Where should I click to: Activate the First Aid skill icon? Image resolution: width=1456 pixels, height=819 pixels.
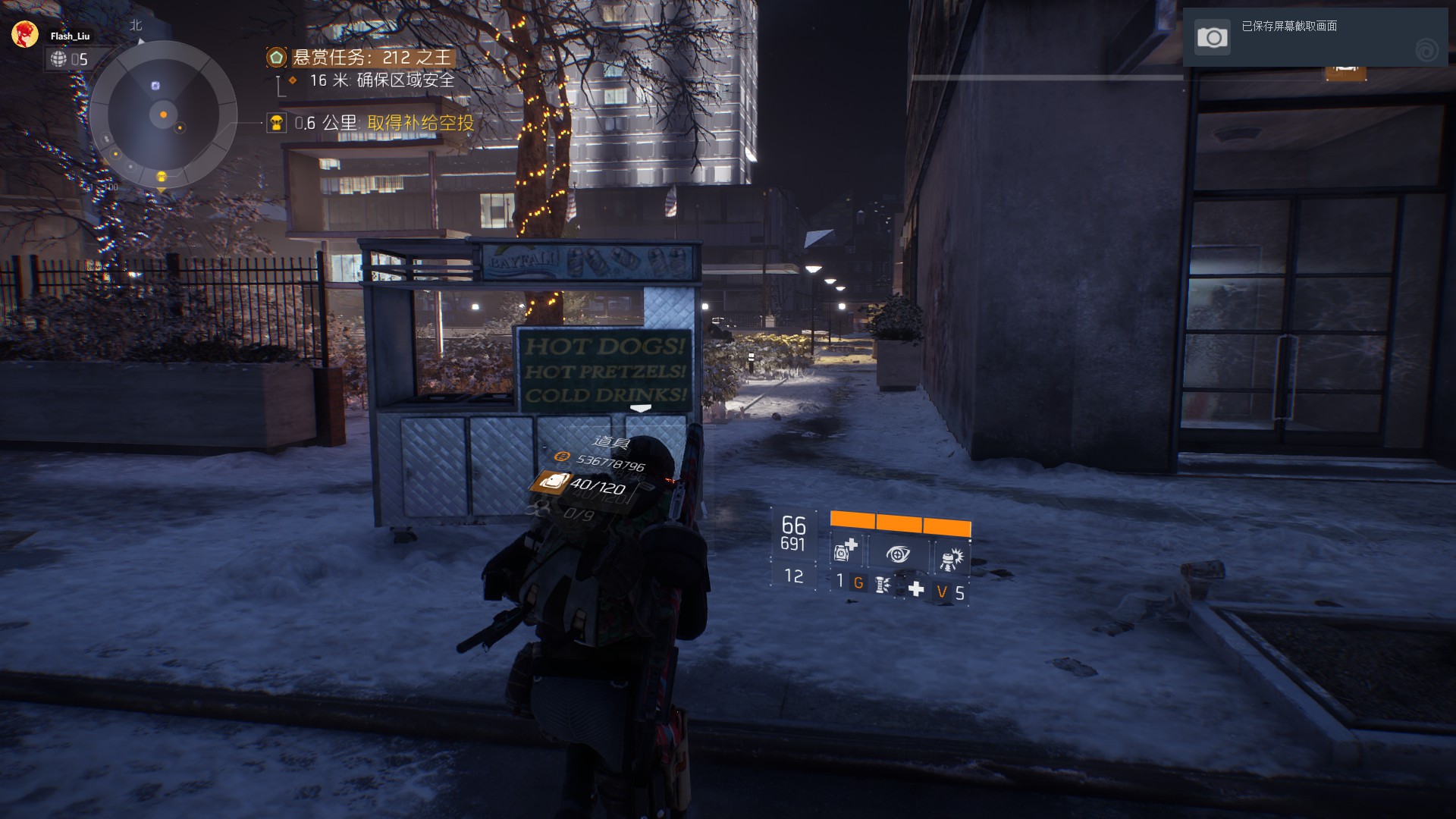[845, 551]
